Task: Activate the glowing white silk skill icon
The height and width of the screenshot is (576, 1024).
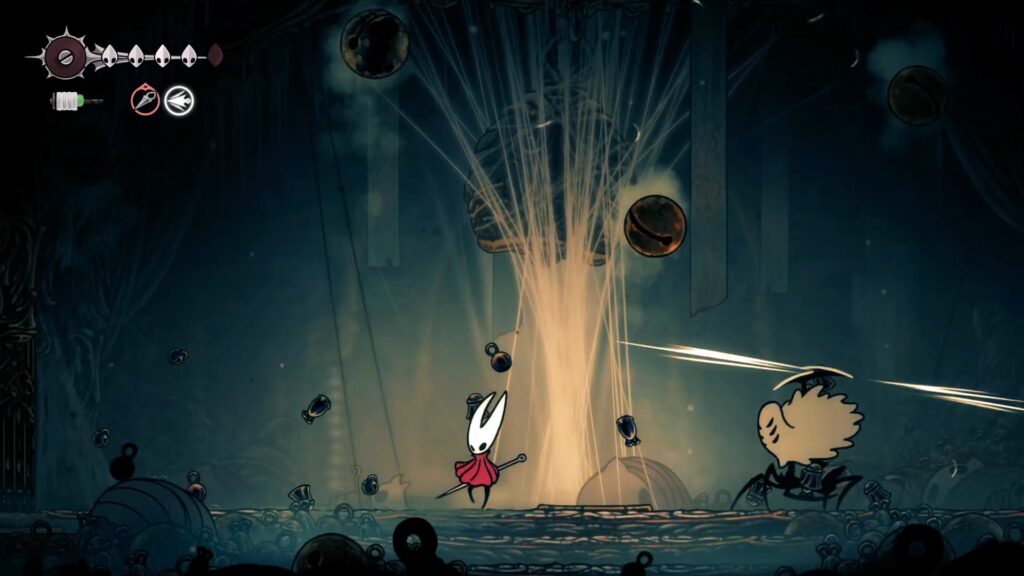Action: [x=180, y=100]
